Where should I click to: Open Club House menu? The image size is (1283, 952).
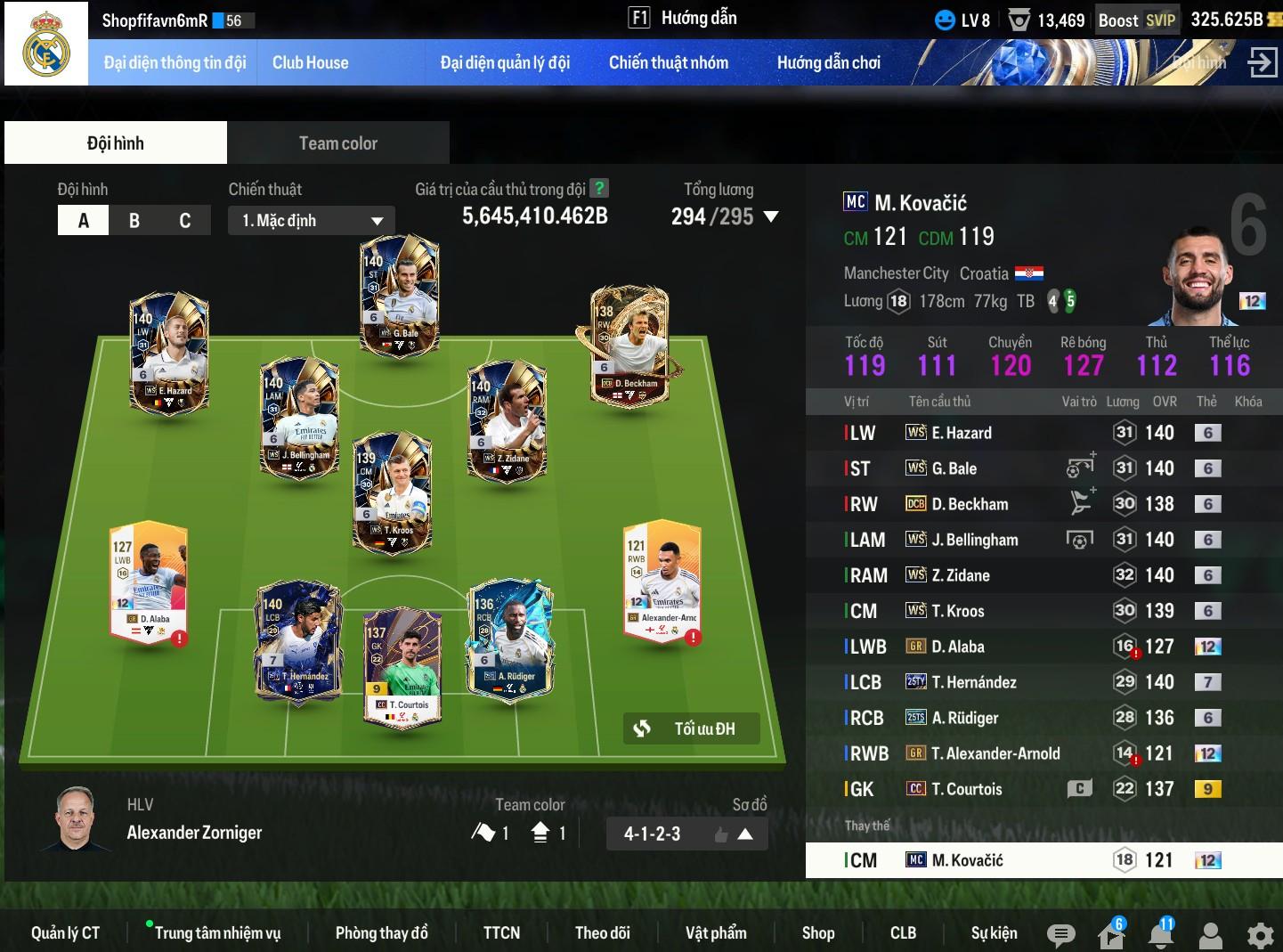click(310, 62)
